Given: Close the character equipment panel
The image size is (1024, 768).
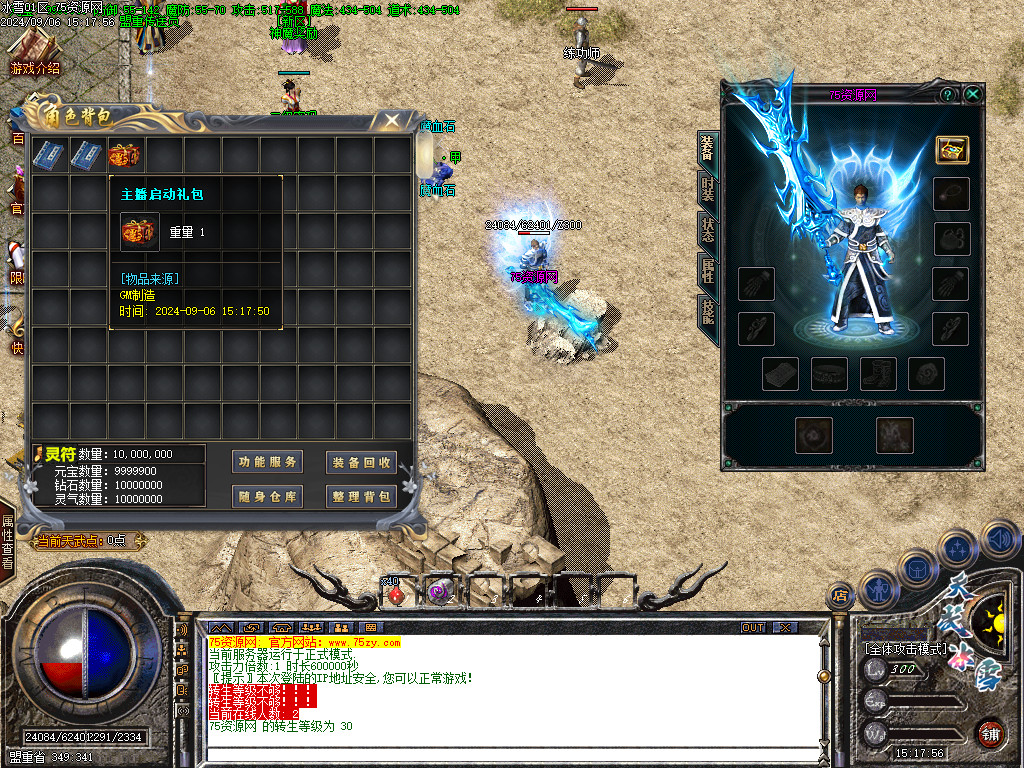Looking at the screenshot, I should [972, 94].
